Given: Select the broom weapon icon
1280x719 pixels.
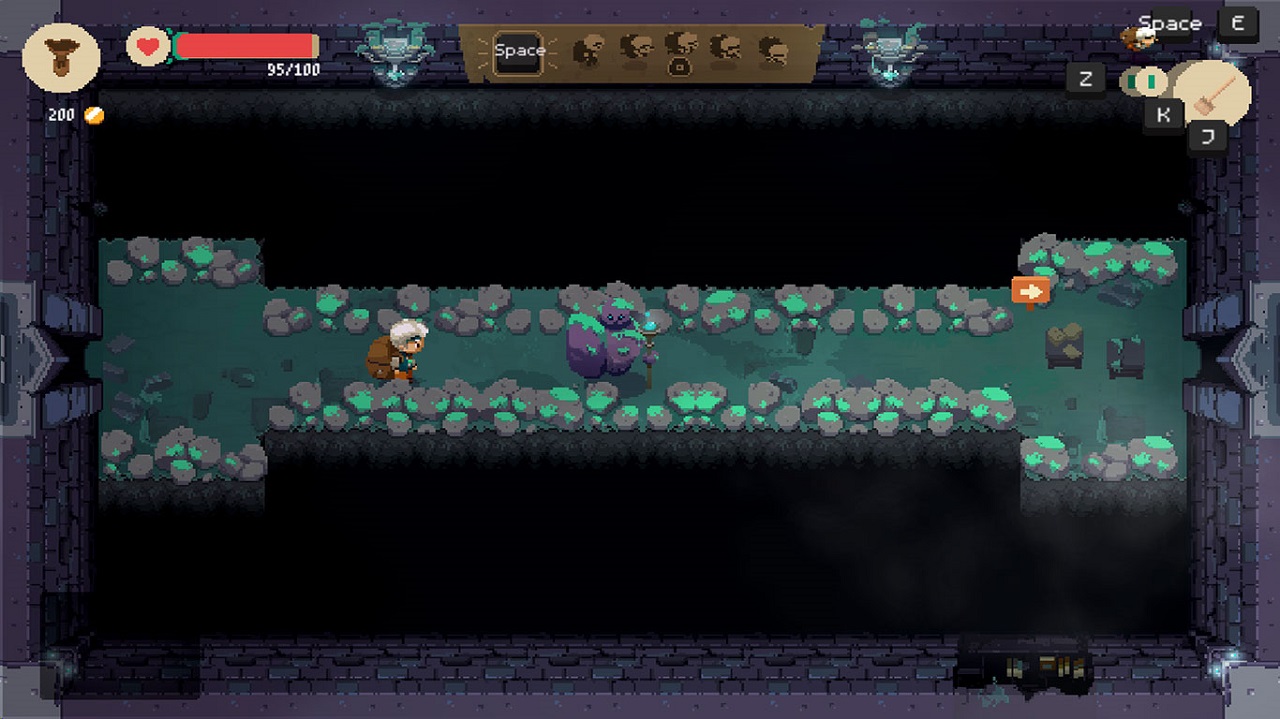Looking at the screenshot, I should coord(1212,94).
